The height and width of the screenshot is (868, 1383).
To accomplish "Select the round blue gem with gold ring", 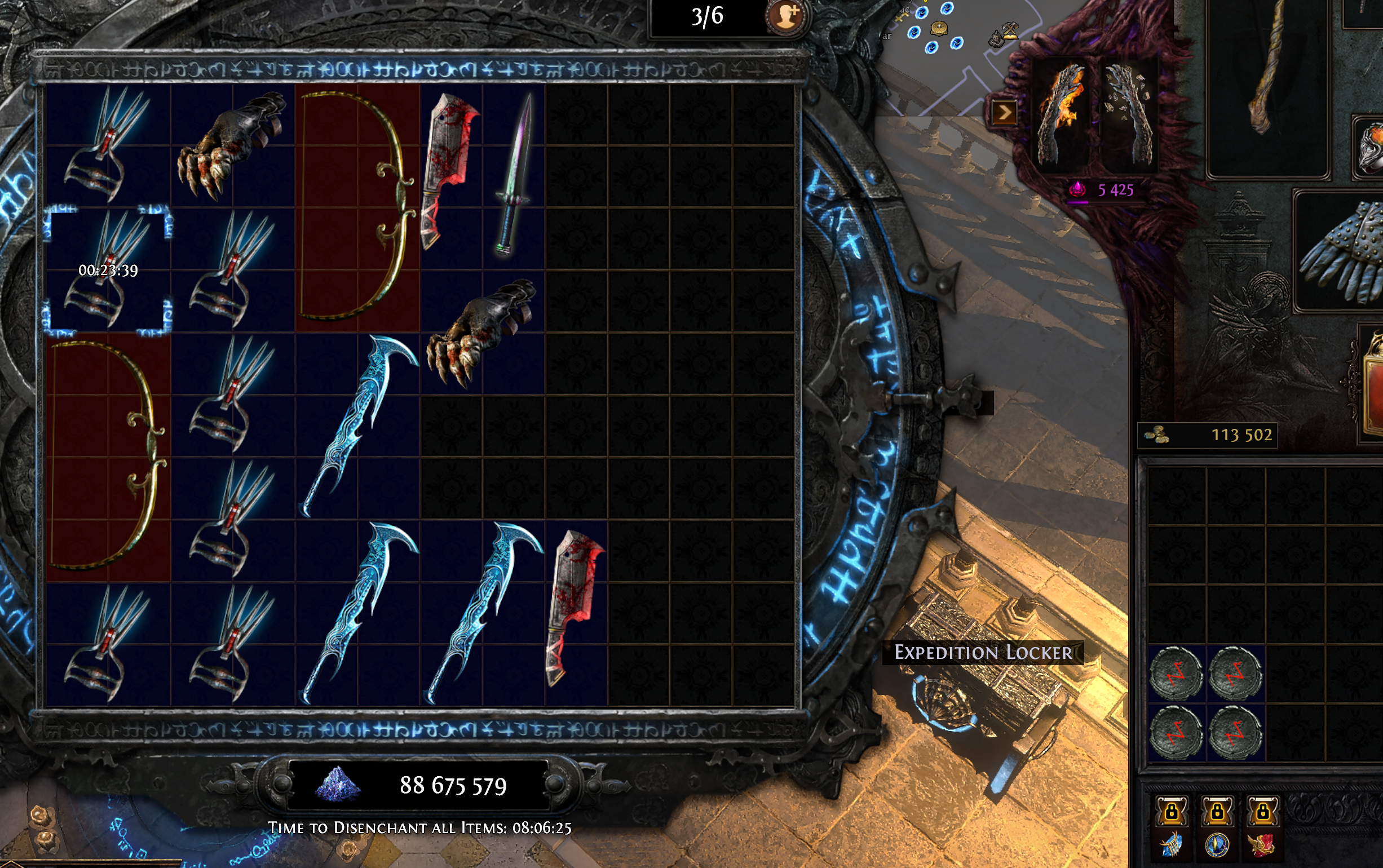I will [x=1217, y=845].
